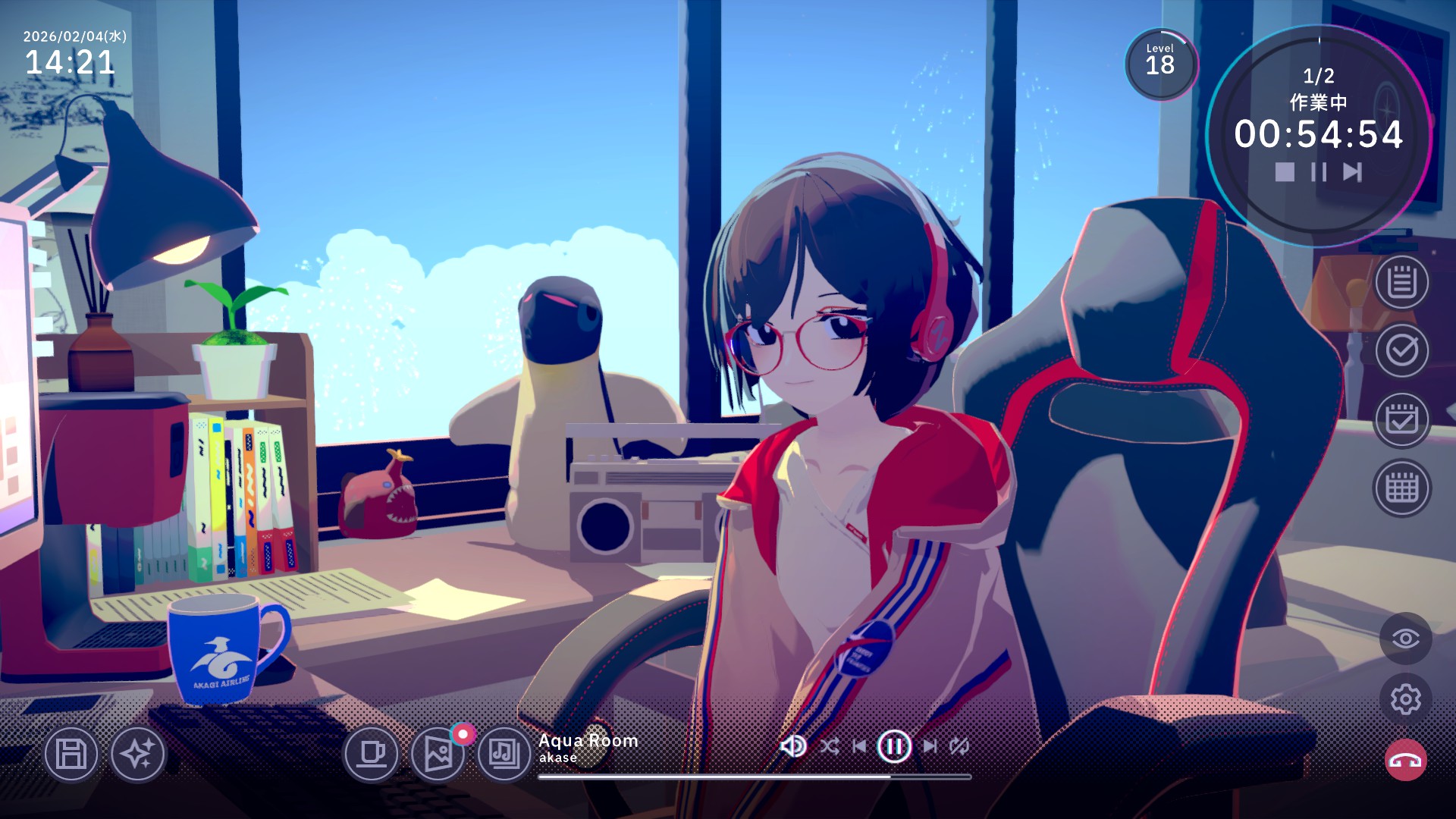This screenshot has width=1456, height=819.
Task: Click the akase artist name
Action: click(x=558, y=757)
